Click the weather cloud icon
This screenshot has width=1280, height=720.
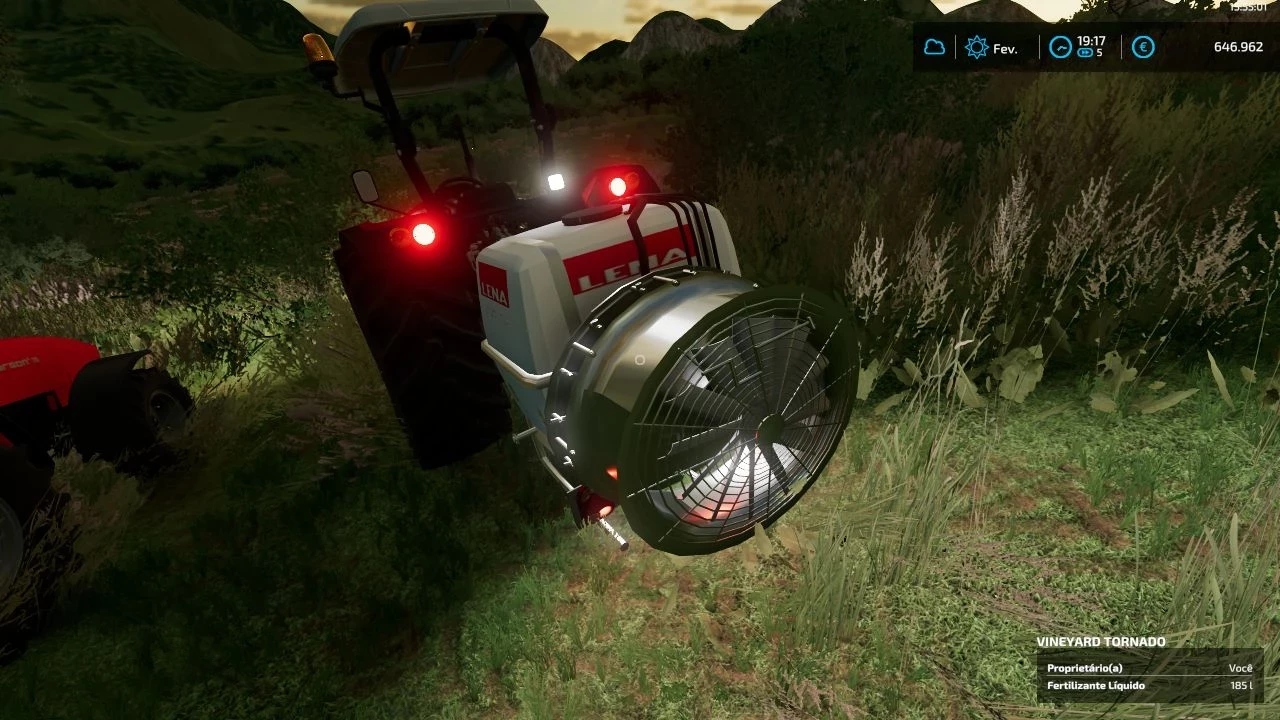pos(935,47)
